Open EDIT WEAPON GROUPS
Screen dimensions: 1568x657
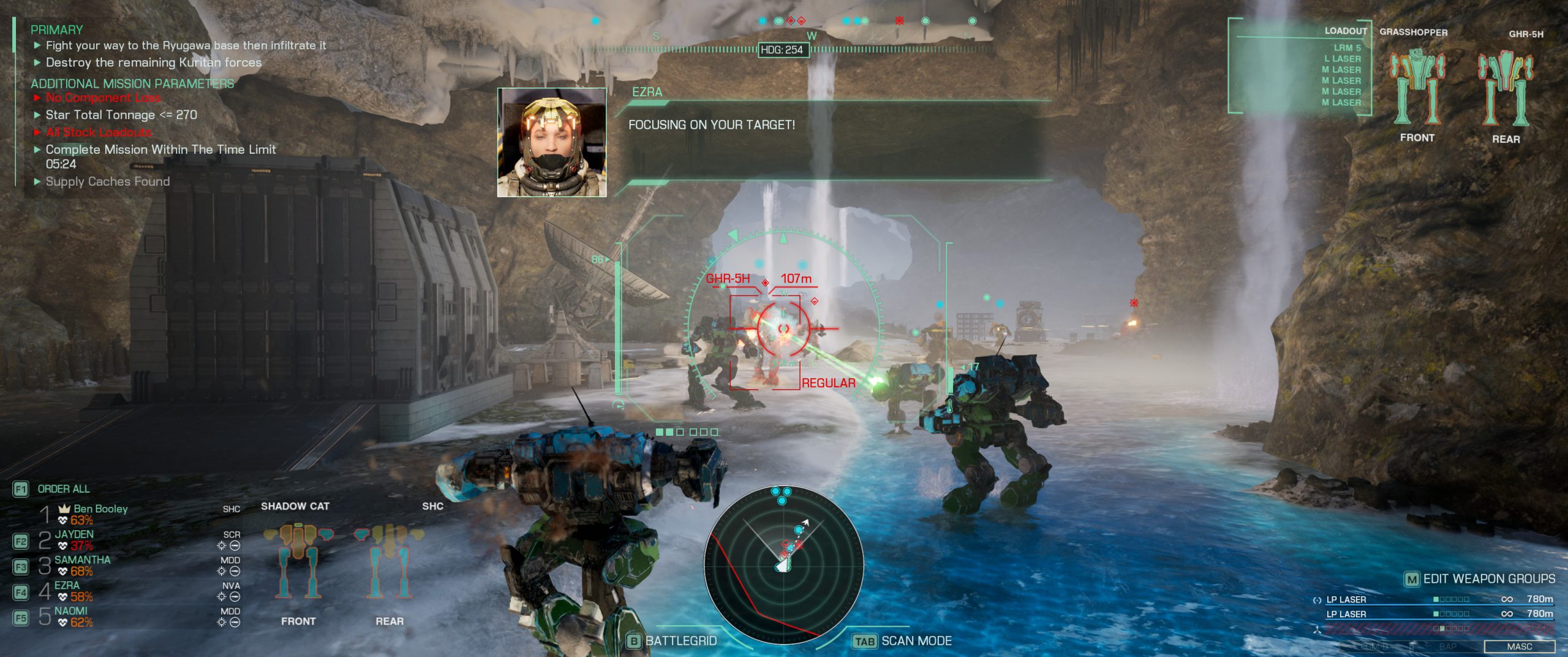click(1488, 579)
